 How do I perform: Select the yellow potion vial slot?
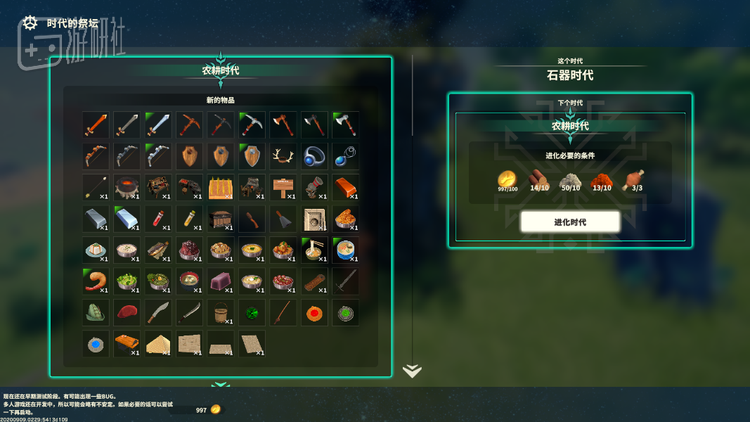pos(189,218)
